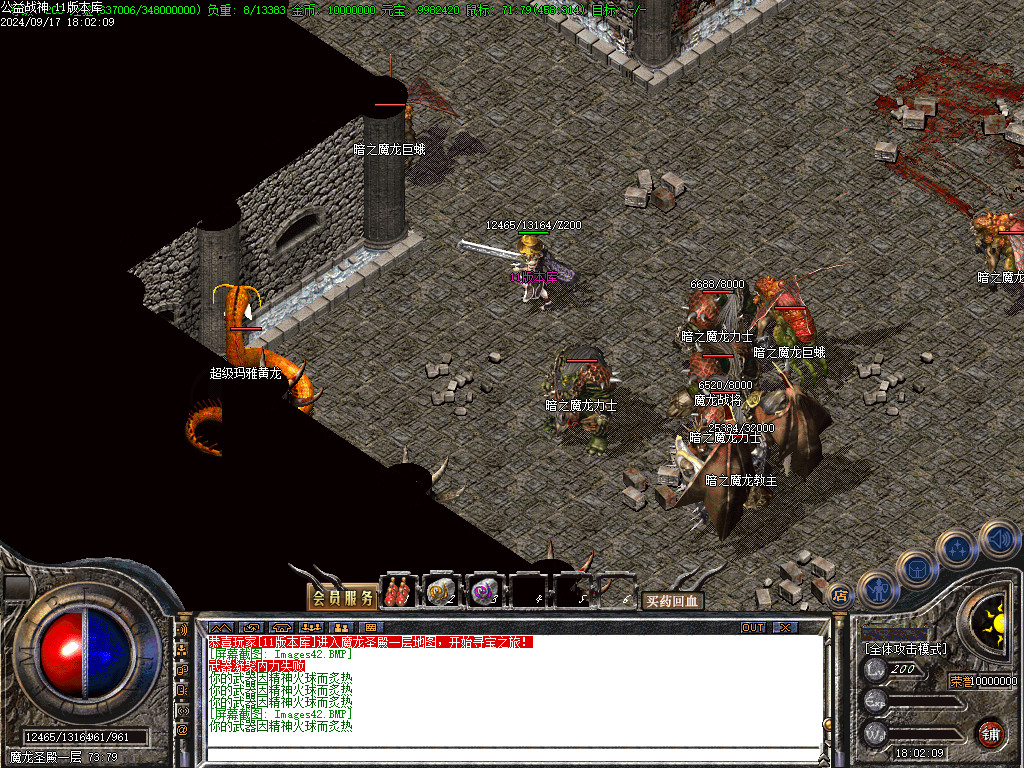Click the 买药回血 buy potions button
Viewport: 1024px width, 768px height.
tap(672, 601)
